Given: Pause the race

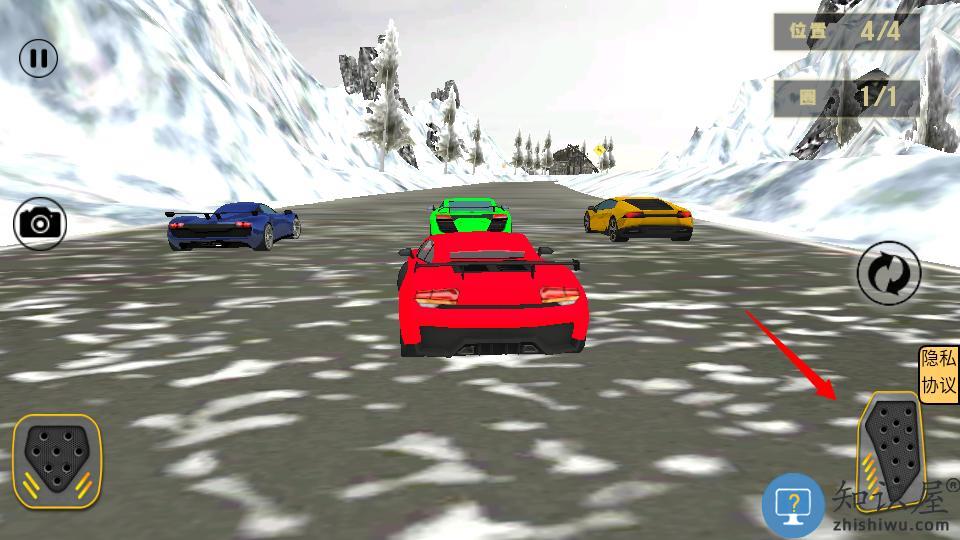Looking at the screenshot, I should click(x=38, y=58).
